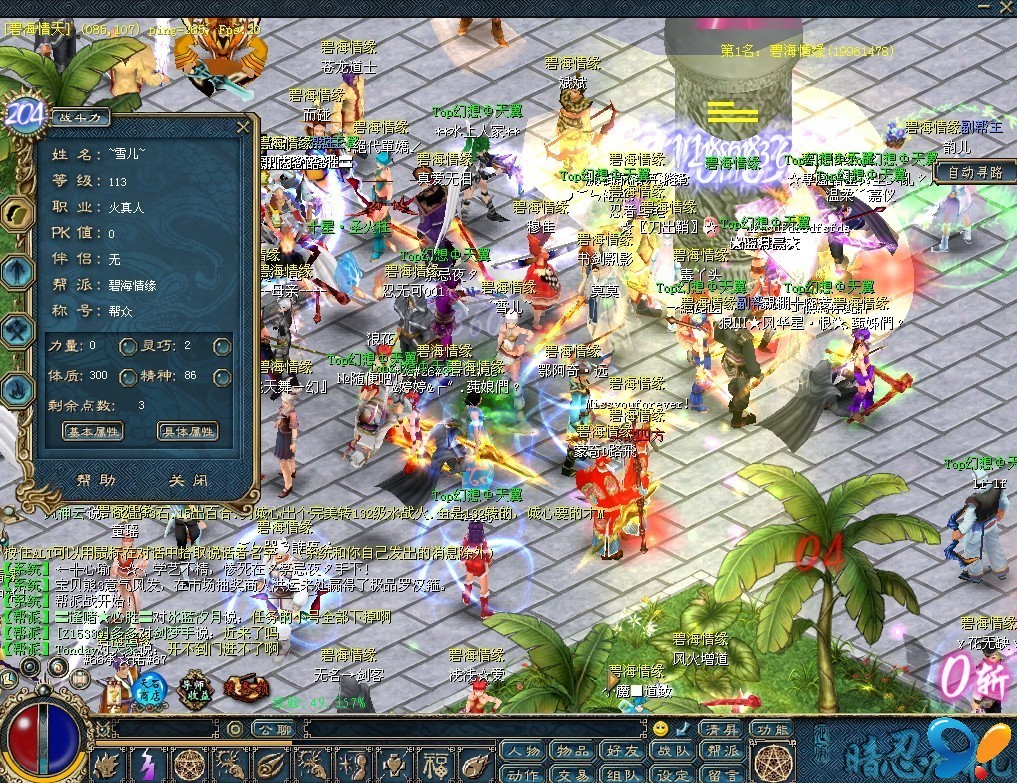Screen dimensions: 1017x783
Task: Open the 帮派 guild menu
Action: click(x=722, y=752)
